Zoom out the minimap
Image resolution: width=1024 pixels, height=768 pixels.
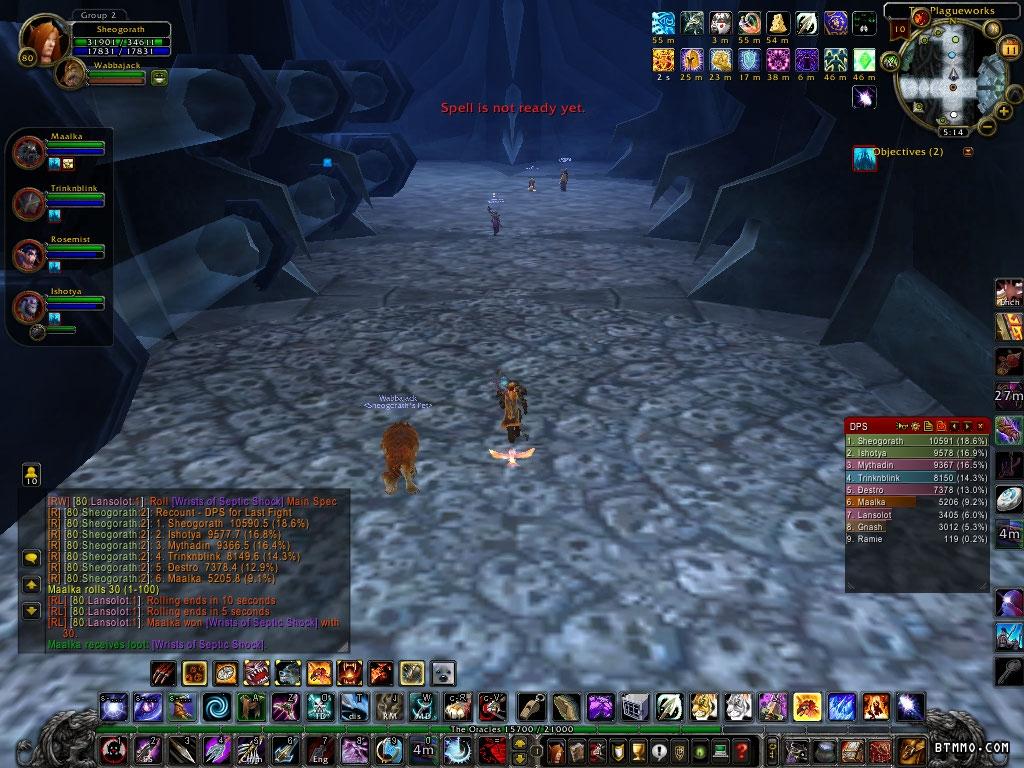[x=986, y=126]
